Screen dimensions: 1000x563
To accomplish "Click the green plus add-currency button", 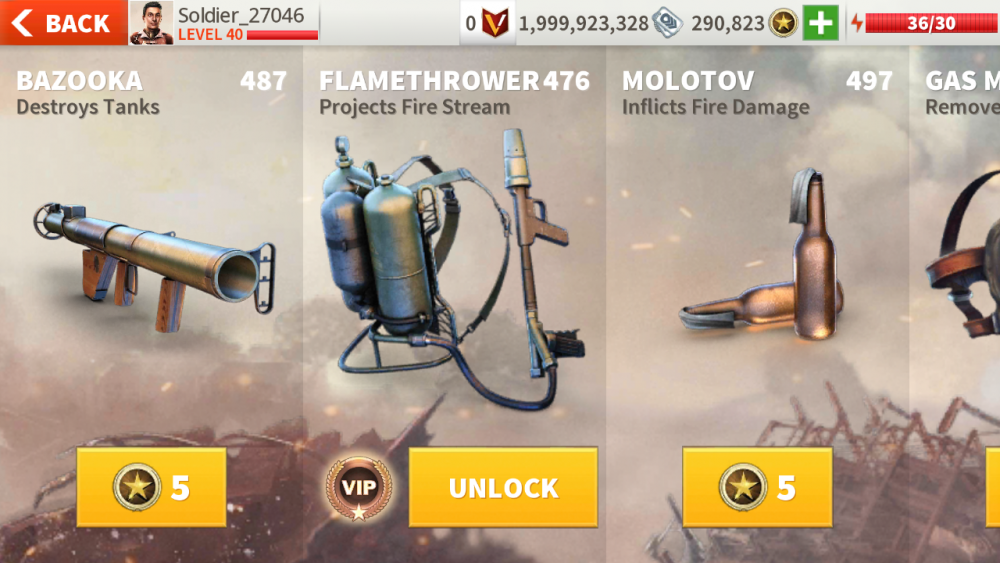I will pyautogui.click(x=820, y=23).
